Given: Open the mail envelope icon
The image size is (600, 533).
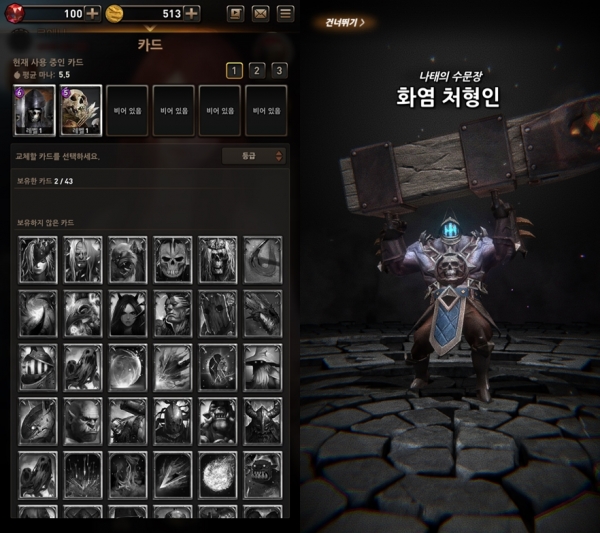Looking at the screenshot, I should (x=260, y=13).
